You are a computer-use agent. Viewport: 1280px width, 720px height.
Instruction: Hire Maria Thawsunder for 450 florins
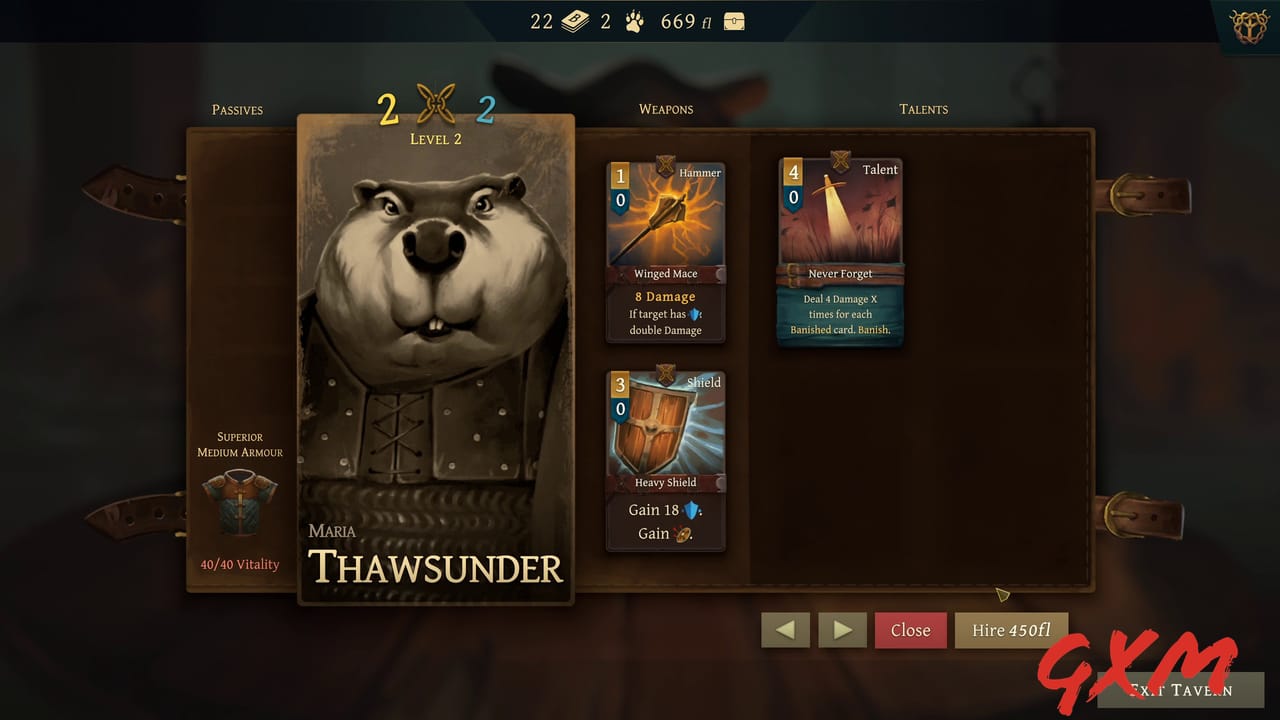tap(1011, 630)
